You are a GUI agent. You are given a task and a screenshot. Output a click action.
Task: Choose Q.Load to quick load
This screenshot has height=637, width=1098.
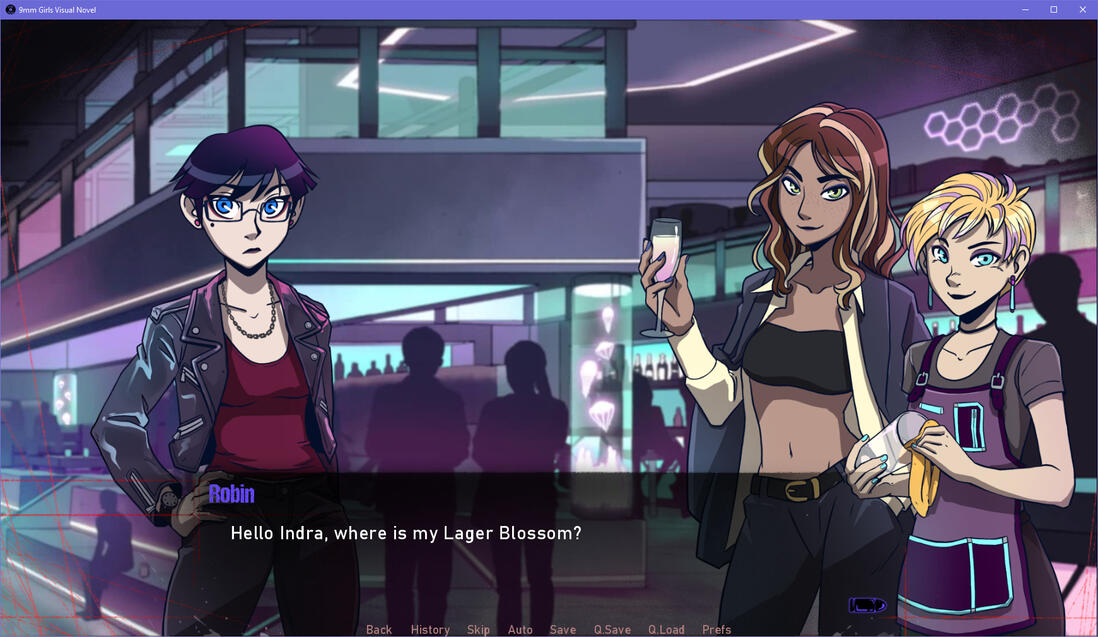coord(666,629)
